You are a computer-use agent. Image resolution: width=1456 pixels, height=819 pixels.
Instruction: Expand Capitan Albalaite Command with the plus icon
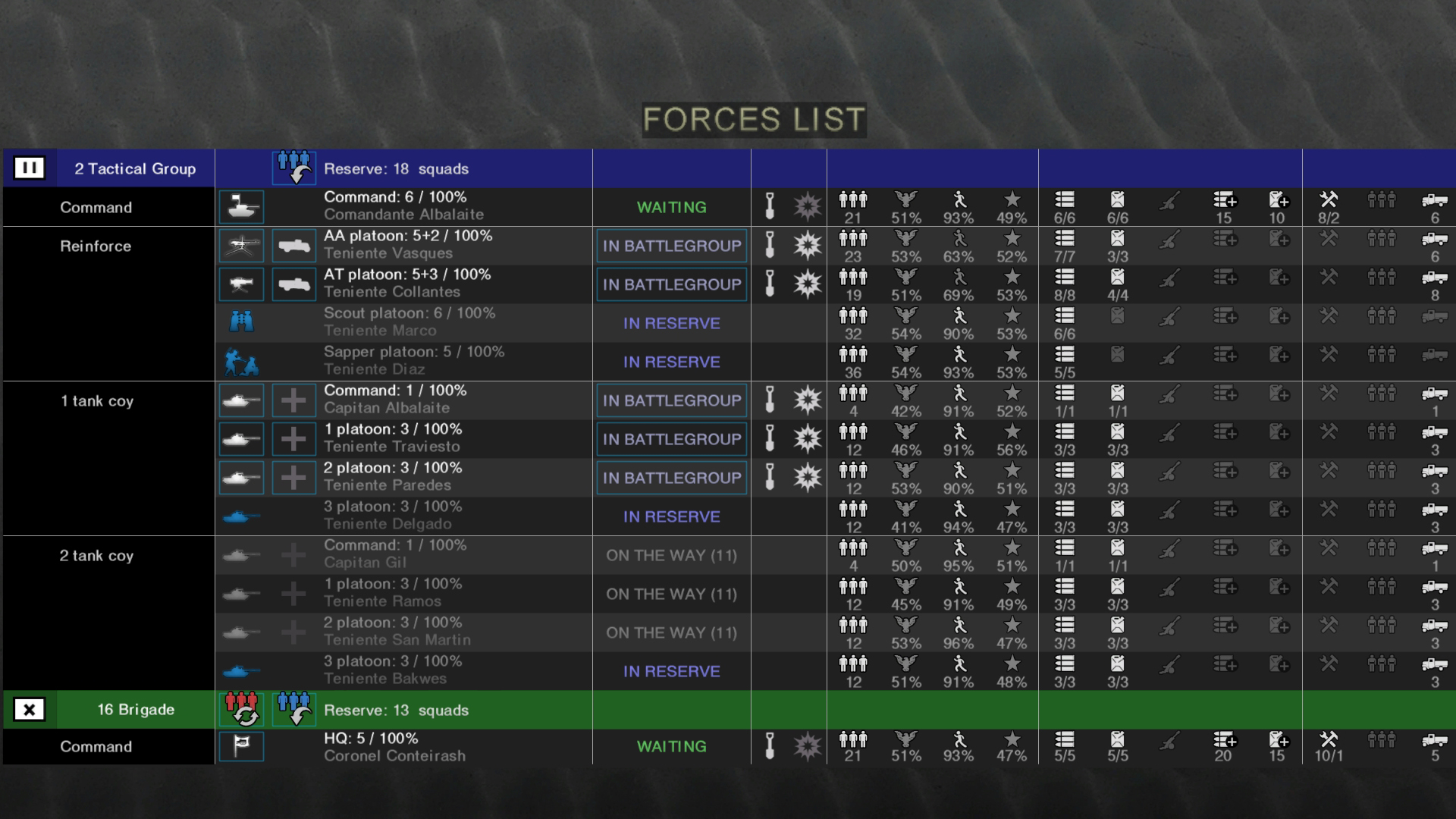coord(293,400)
